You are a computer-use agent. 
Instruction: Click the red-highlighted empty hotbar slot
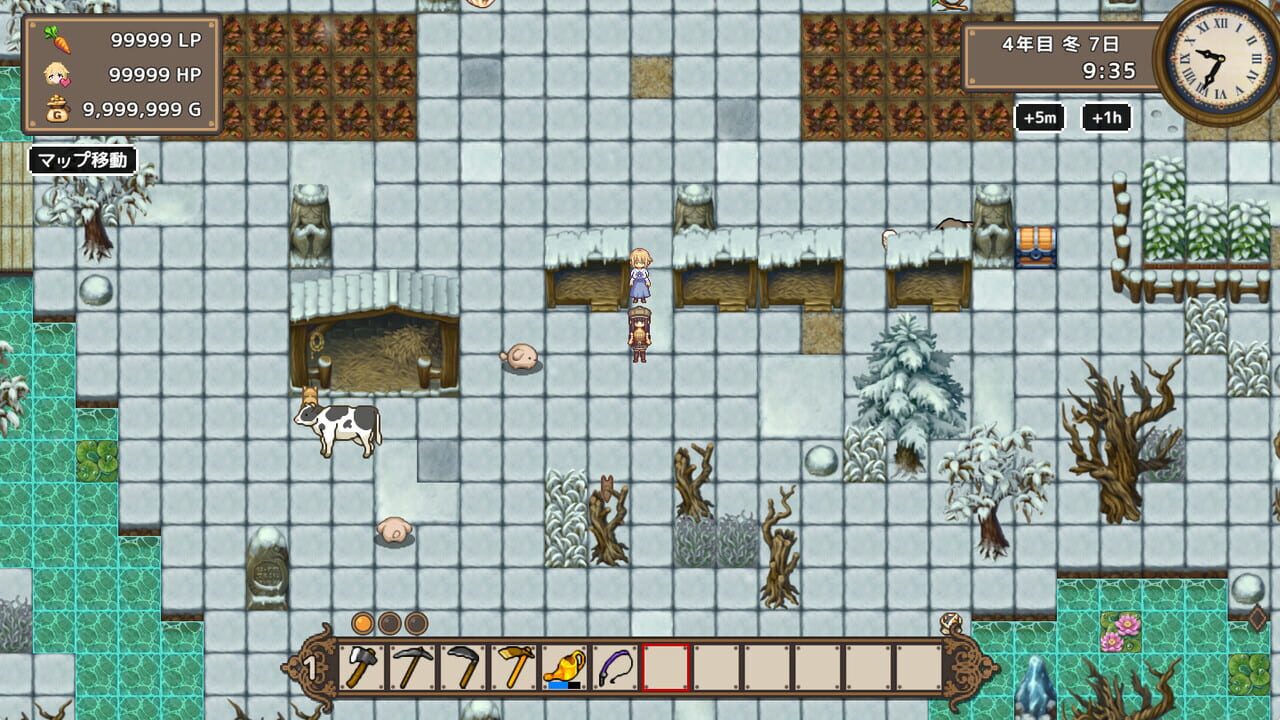[665, 665]
